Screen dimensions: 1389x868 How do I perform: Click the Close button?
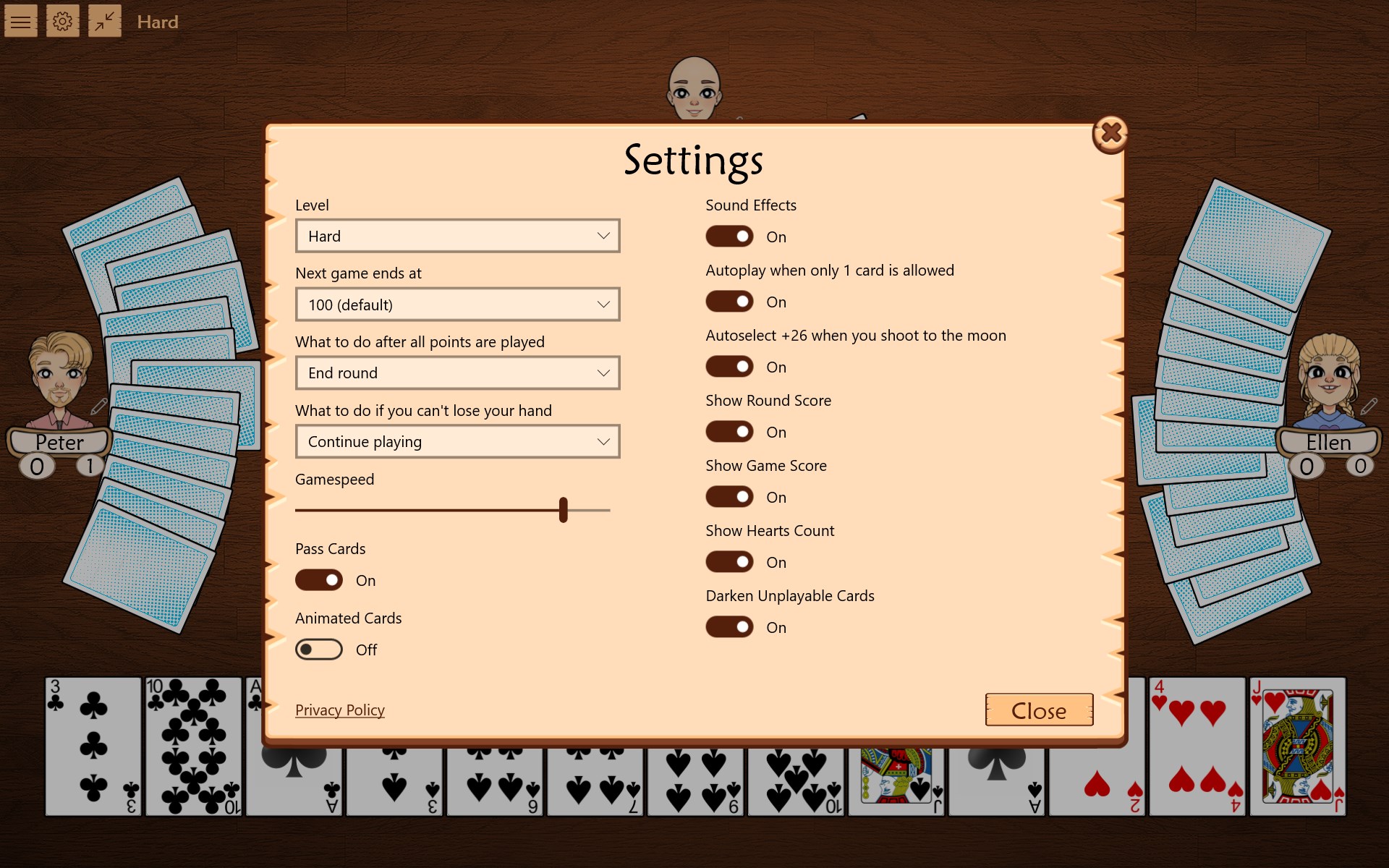pyautogui.click(x=1039, y=710)
